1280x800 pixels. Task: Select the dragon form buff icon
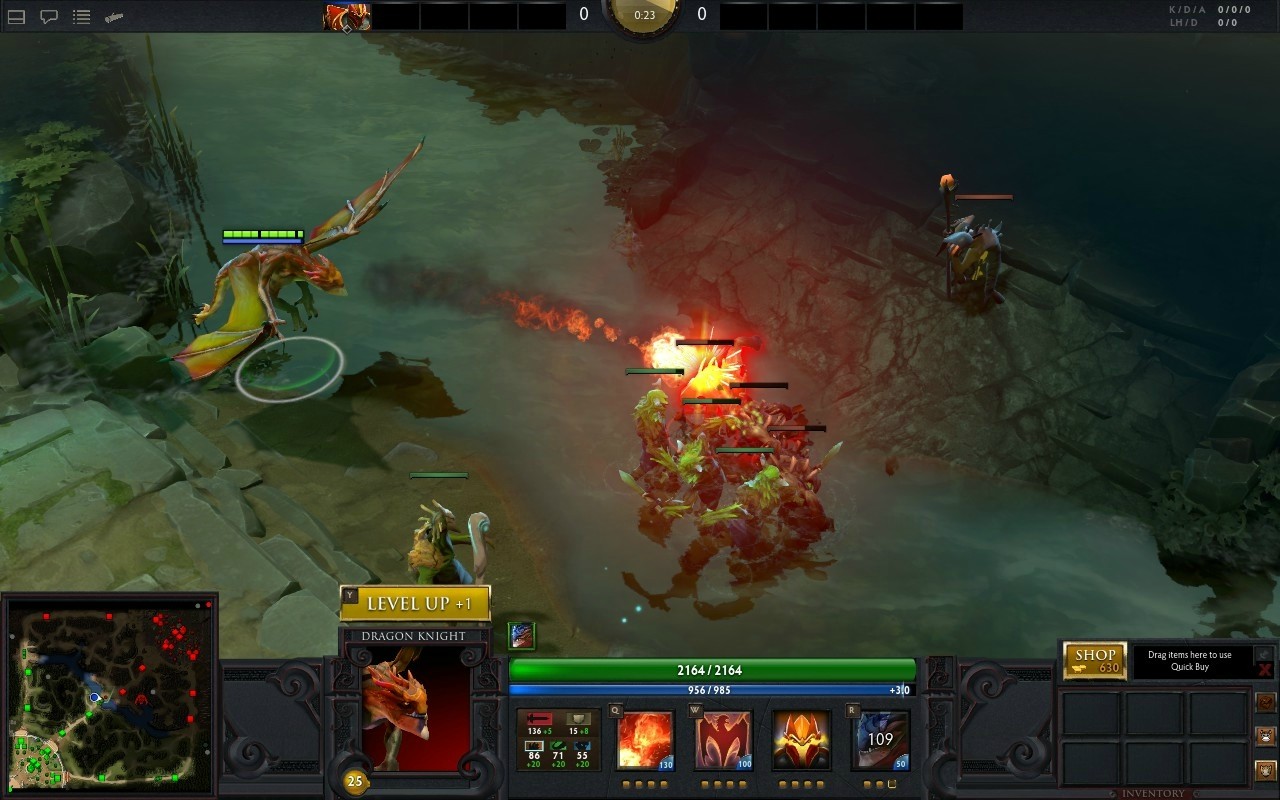click(x=521, y=635)
